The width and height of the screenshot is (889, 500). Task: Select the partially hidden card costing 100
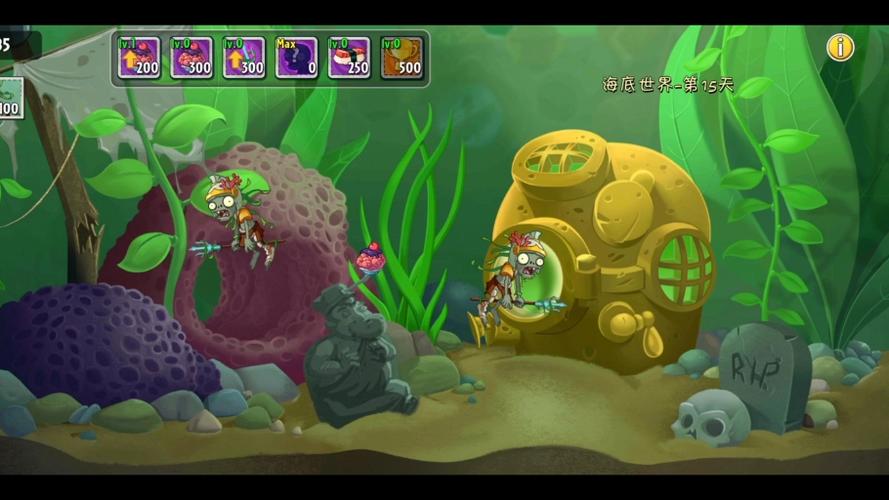[x=9, y=98]
